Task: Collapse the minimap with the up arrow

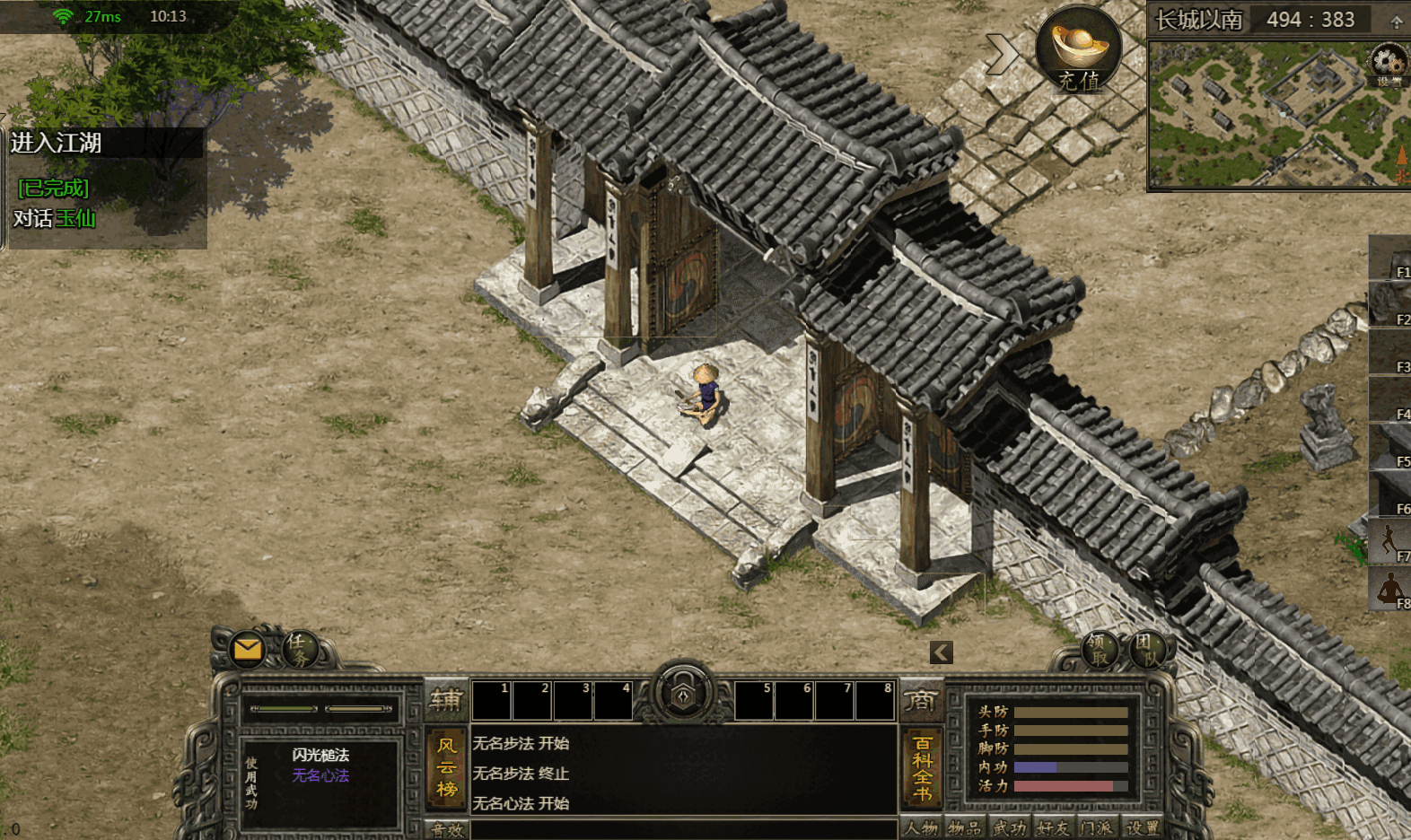Action: coord(1397,21)
